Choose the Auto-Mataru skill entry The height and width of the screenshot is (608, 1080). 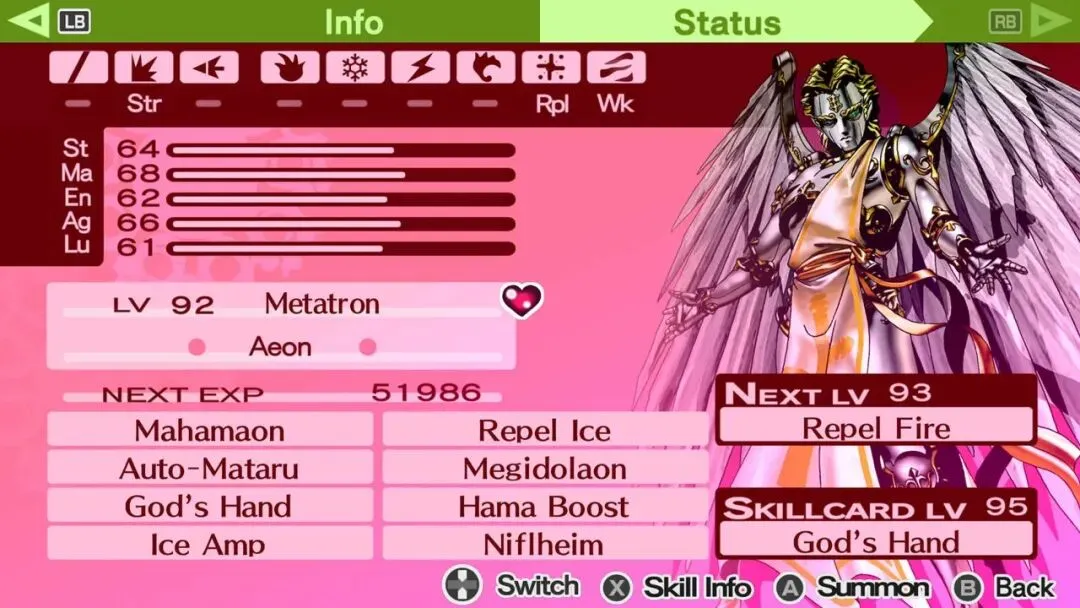pos(209,468)
